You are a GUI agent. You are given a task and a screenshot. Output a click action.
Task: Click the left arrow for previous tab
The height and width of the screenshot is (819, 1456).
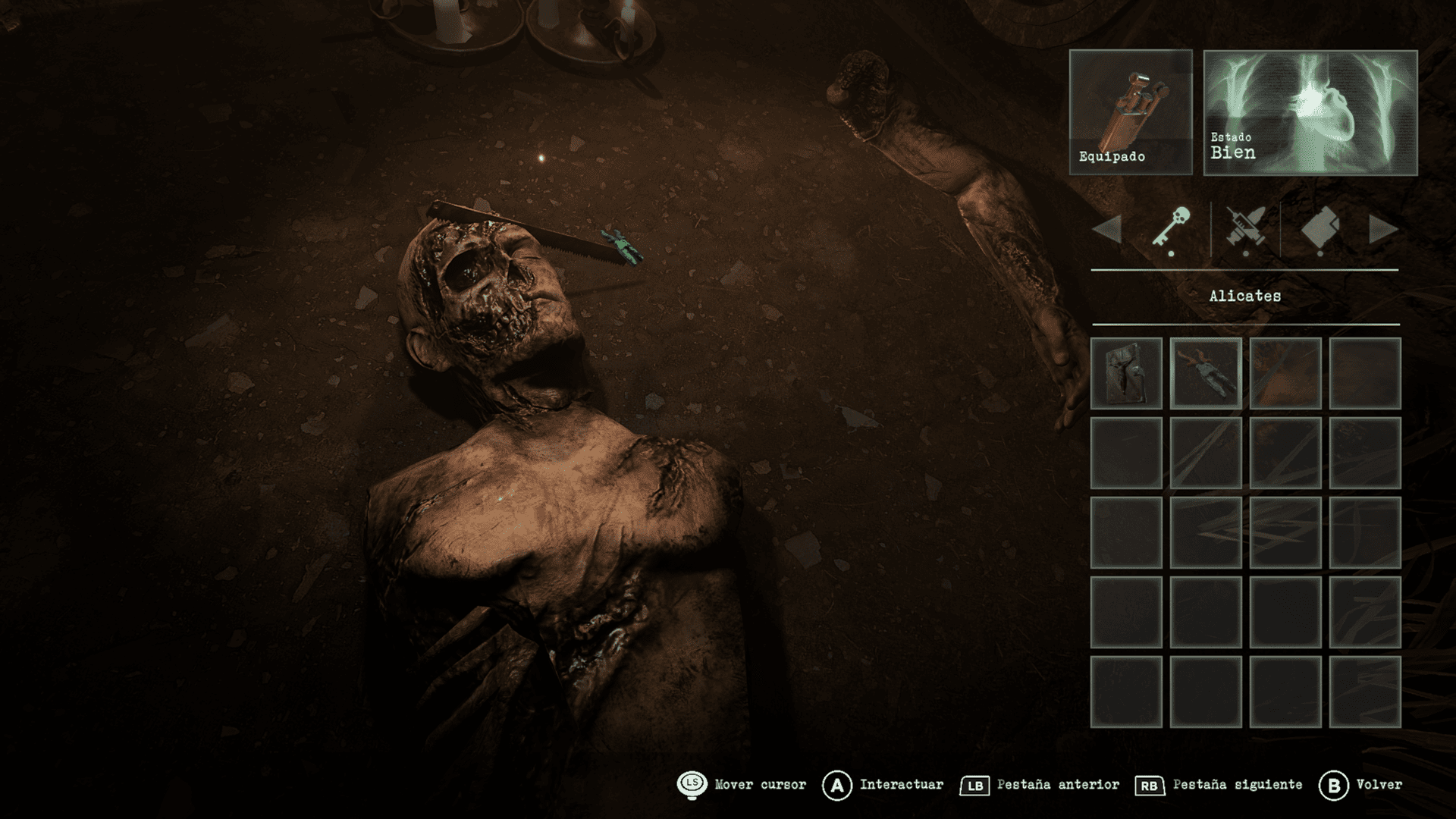pos(1107,229)
